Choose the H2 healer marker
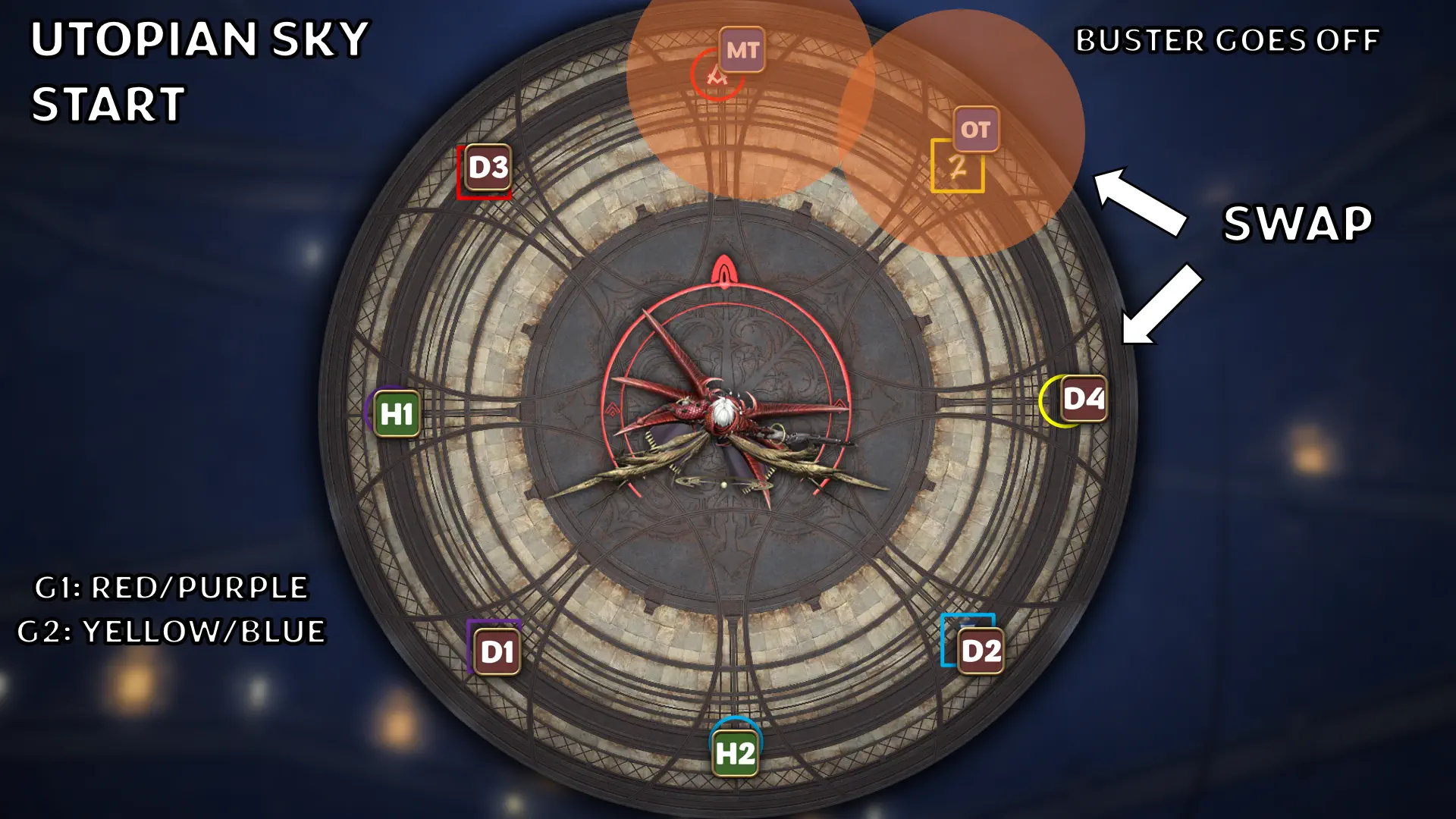The image size is (1456, 819). tap(735, 753)
